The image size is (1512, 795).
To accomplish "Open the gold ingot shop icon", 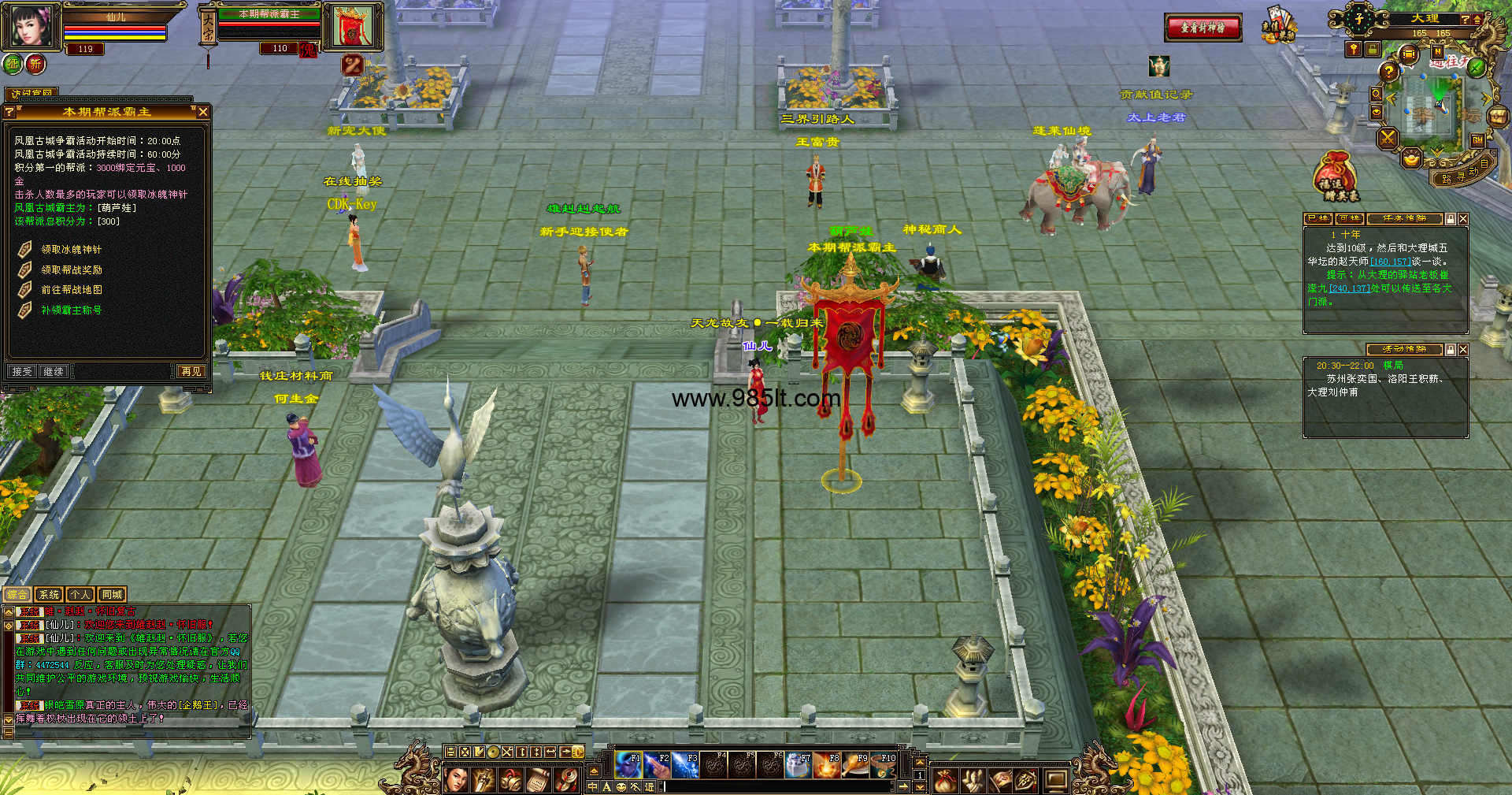I will (x=1412, y=158).
